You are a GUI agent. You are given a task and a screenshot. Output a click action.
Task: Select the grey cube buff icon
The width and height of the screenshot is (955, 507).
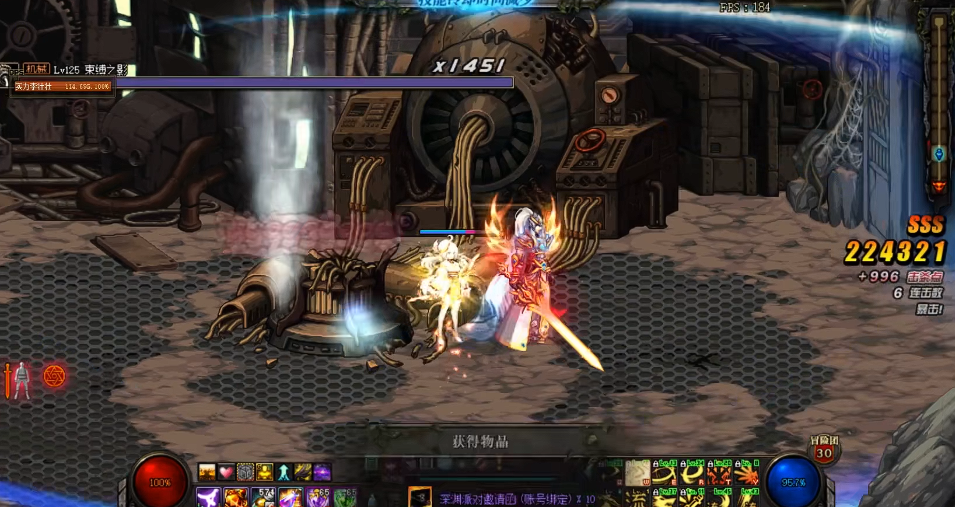click(245, 472)
